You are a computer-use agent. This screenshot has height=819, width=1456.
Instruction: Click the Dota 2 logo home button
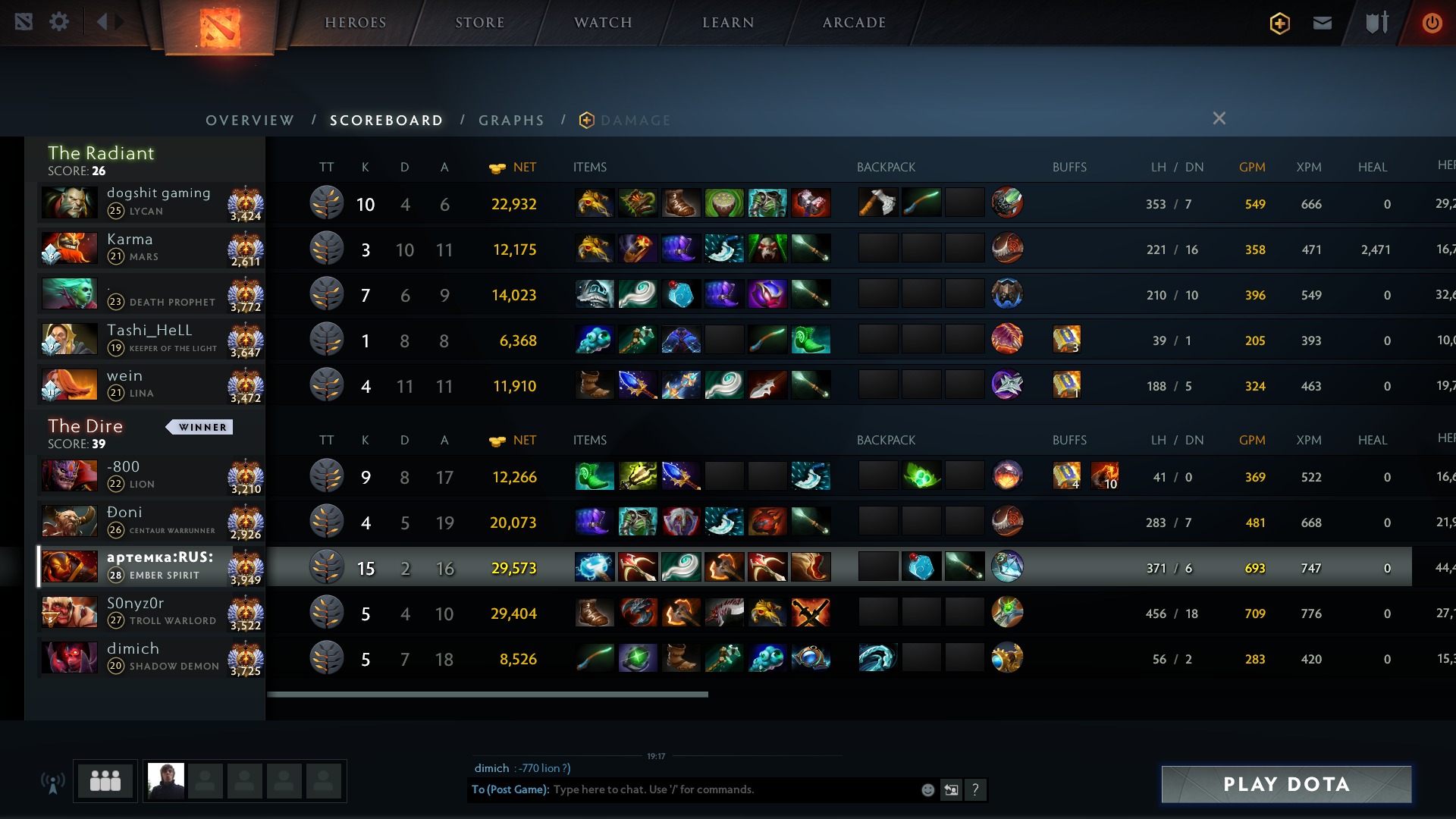click(220, 27)
